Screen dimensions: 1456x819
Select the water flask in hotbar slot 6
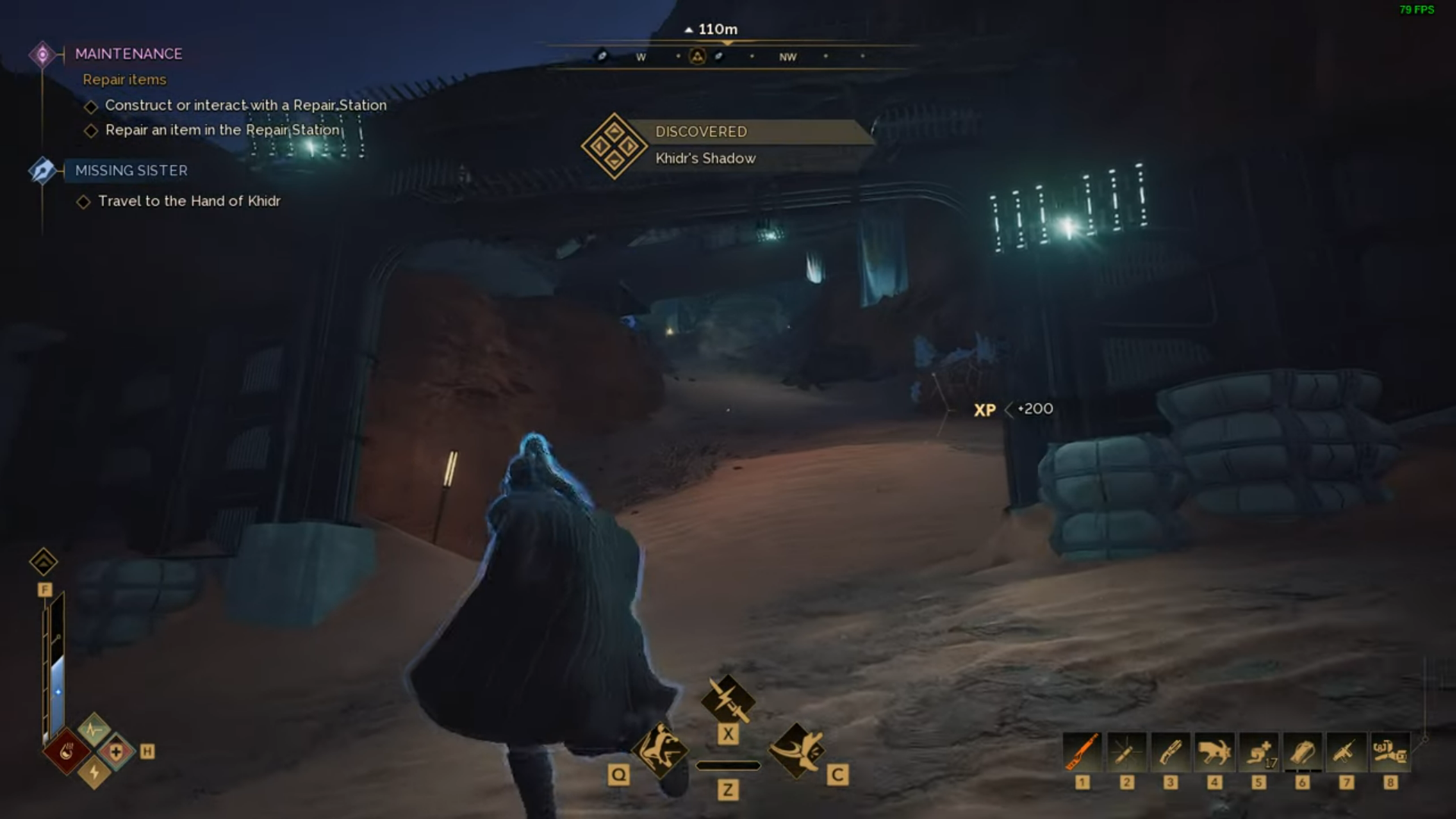click(x=1303, y=753)
